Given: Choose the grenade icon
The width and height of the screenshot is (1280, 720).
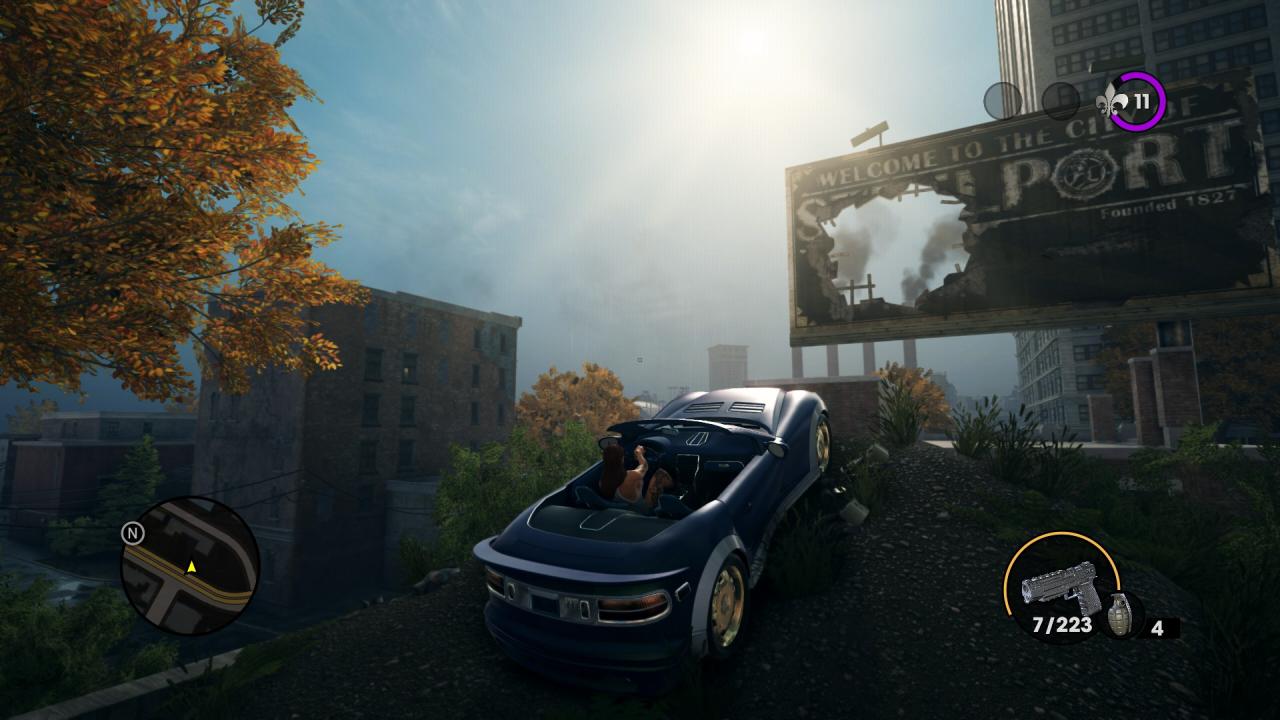Looking at the screenshot, I should (x=1123, y=614).
